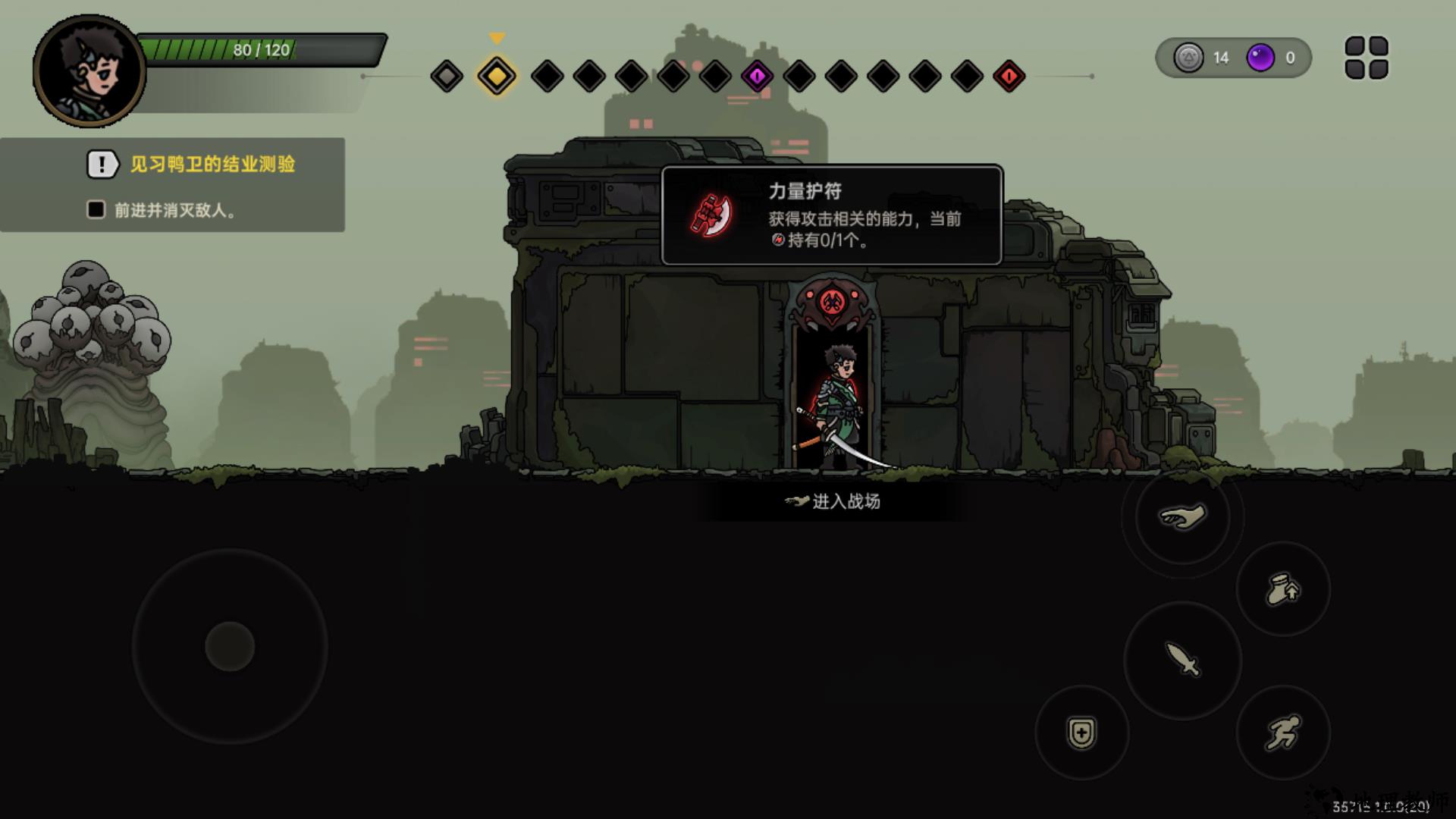Tap the 力量护符 power amulet tooltip

pos(832,215)
